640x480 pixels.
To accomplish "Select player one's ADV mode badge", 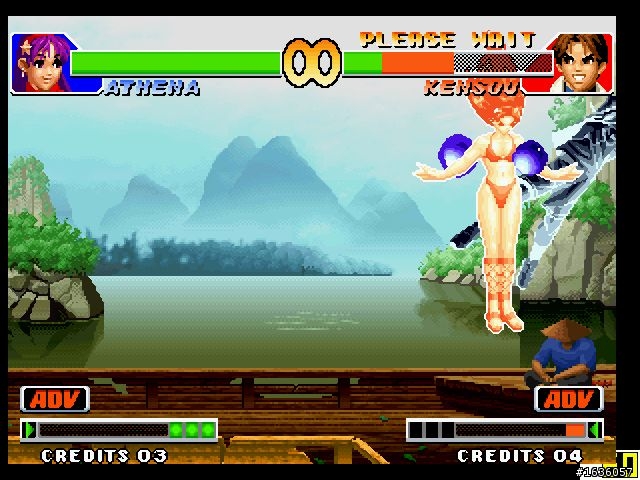I will (x=55, y=399).
